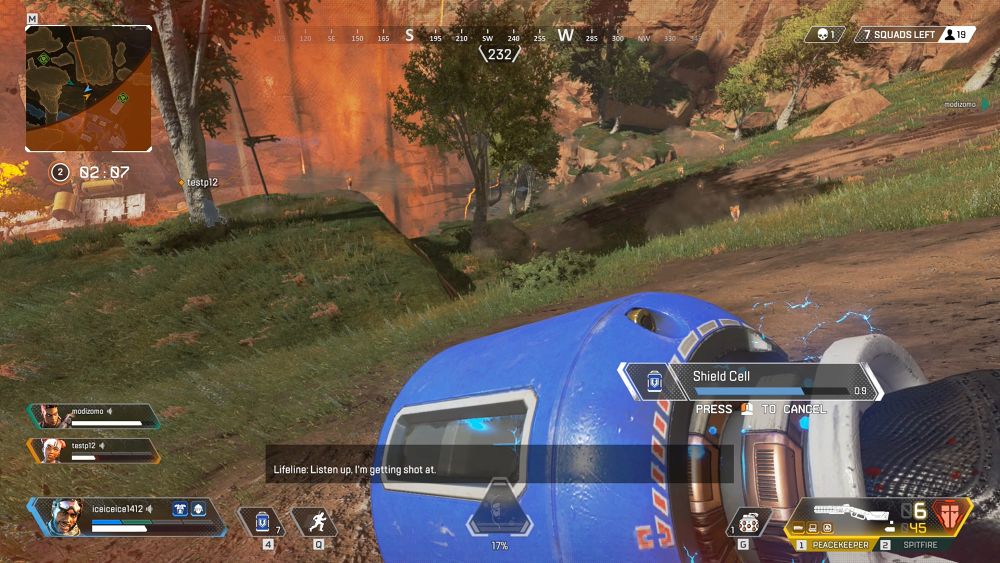Use the shield cell consumable slot
This screenshot has width=1000, height=563.
pos(262,522)
